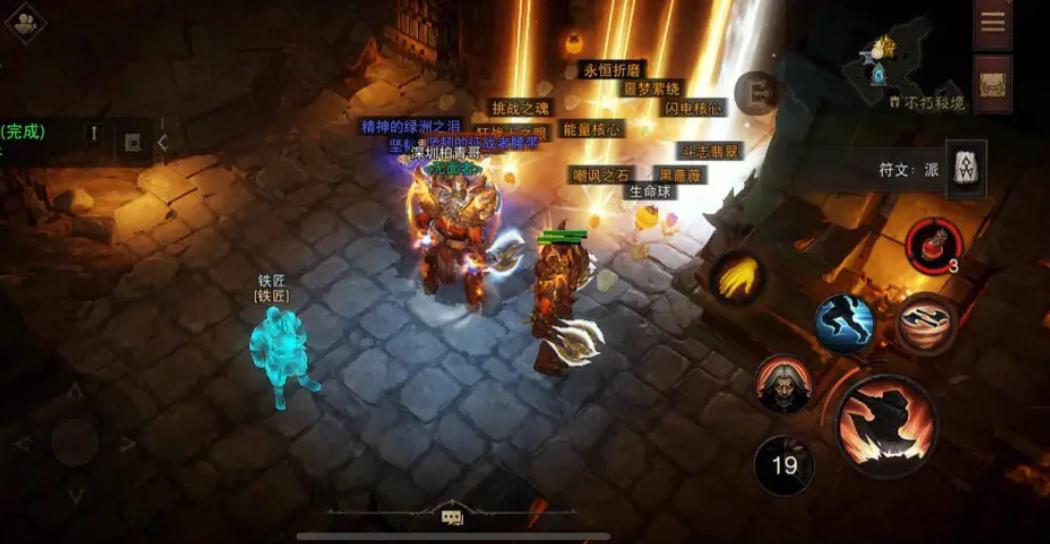Use the red health potion
This screenshot has width=1050, height=544.
click(x=934, y=243)
